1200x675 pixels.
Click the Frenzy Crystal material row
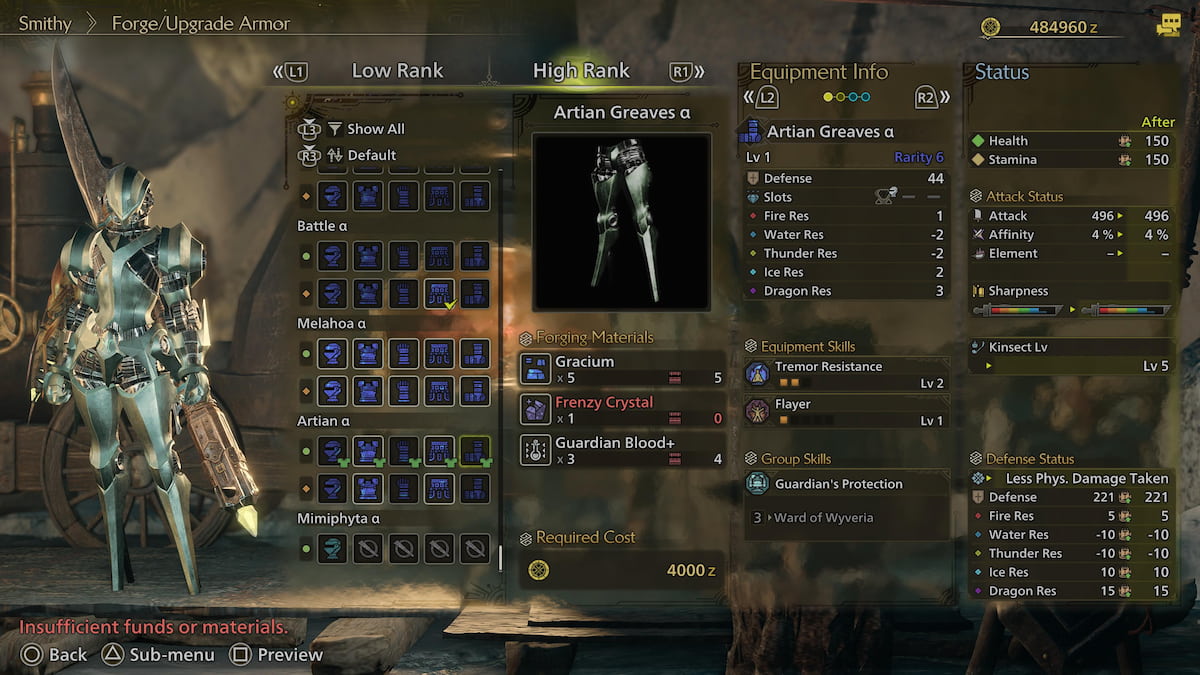622,409
